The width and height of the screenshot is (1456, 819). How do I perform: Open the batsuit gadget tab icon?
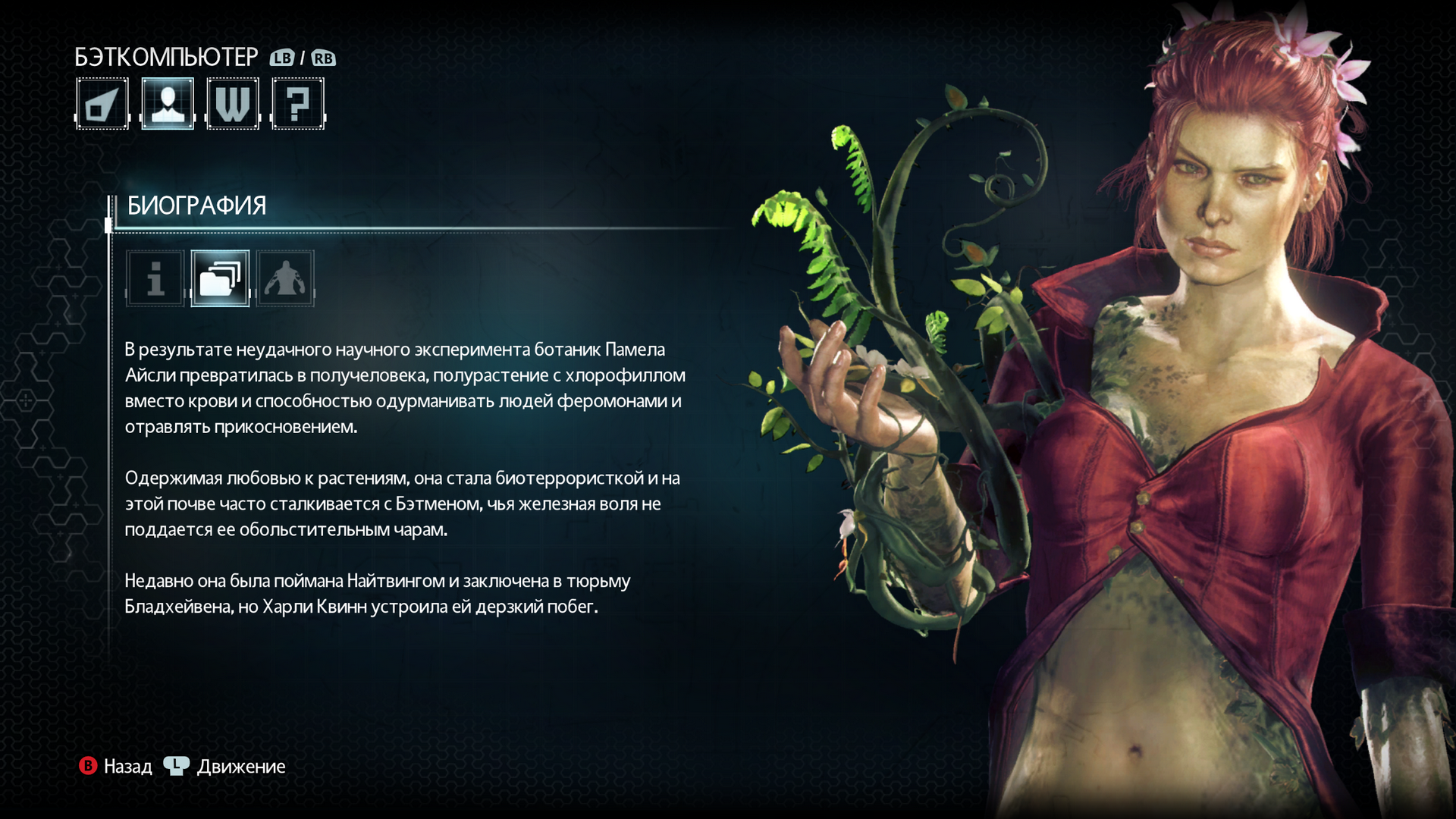click(102, 104)
